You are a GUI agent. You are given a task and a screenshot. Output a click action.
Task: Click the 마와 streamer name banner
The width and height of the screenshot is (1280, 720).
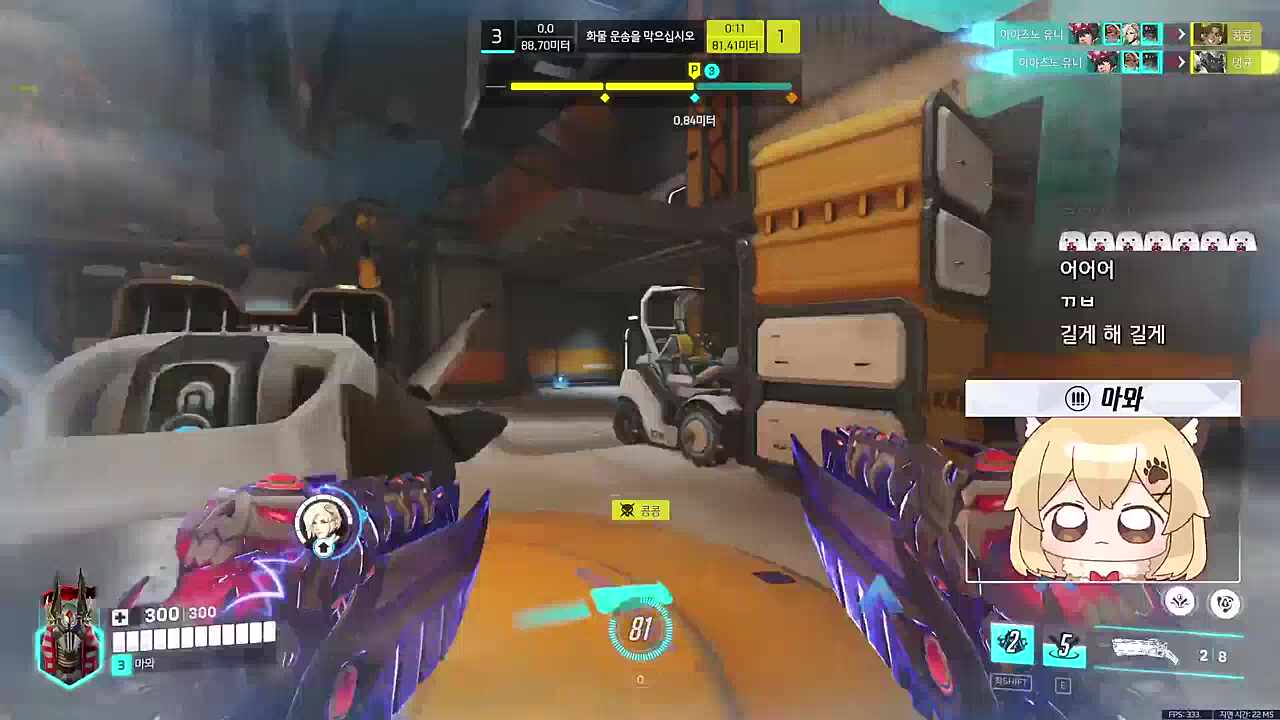tap(1103, 399)
